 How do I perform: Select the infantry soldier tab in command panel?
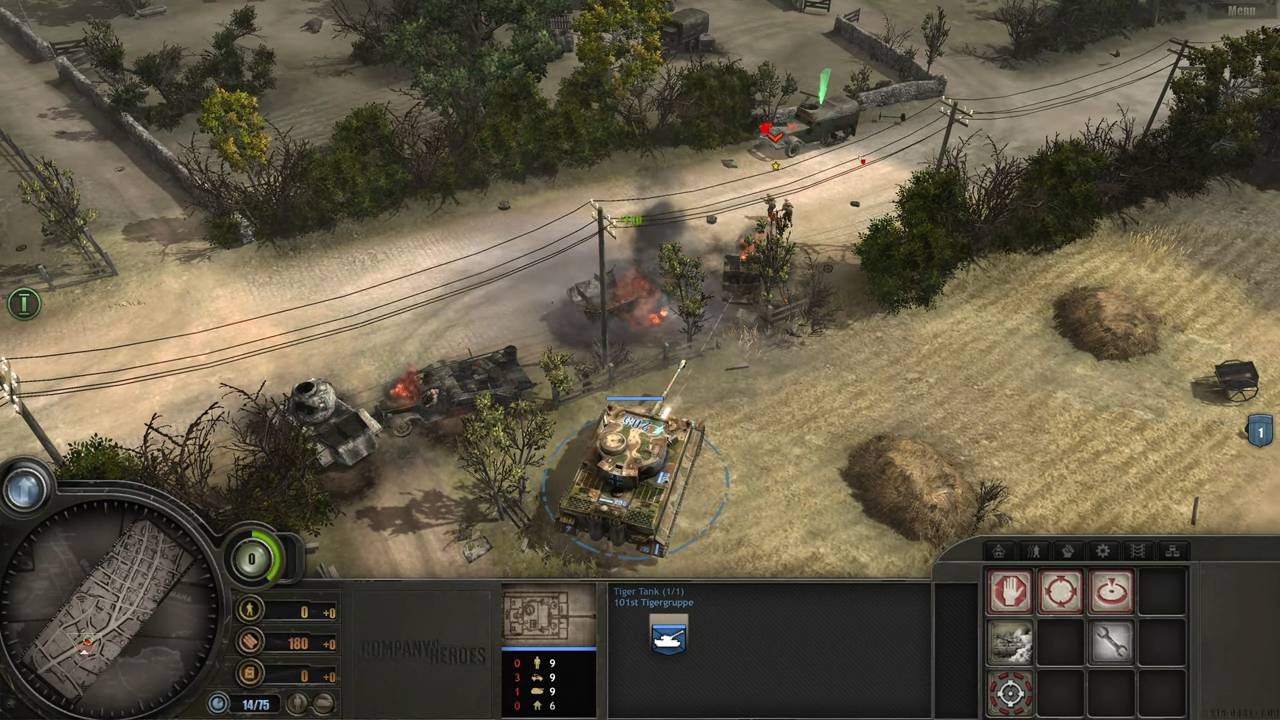pos(1032,551)
